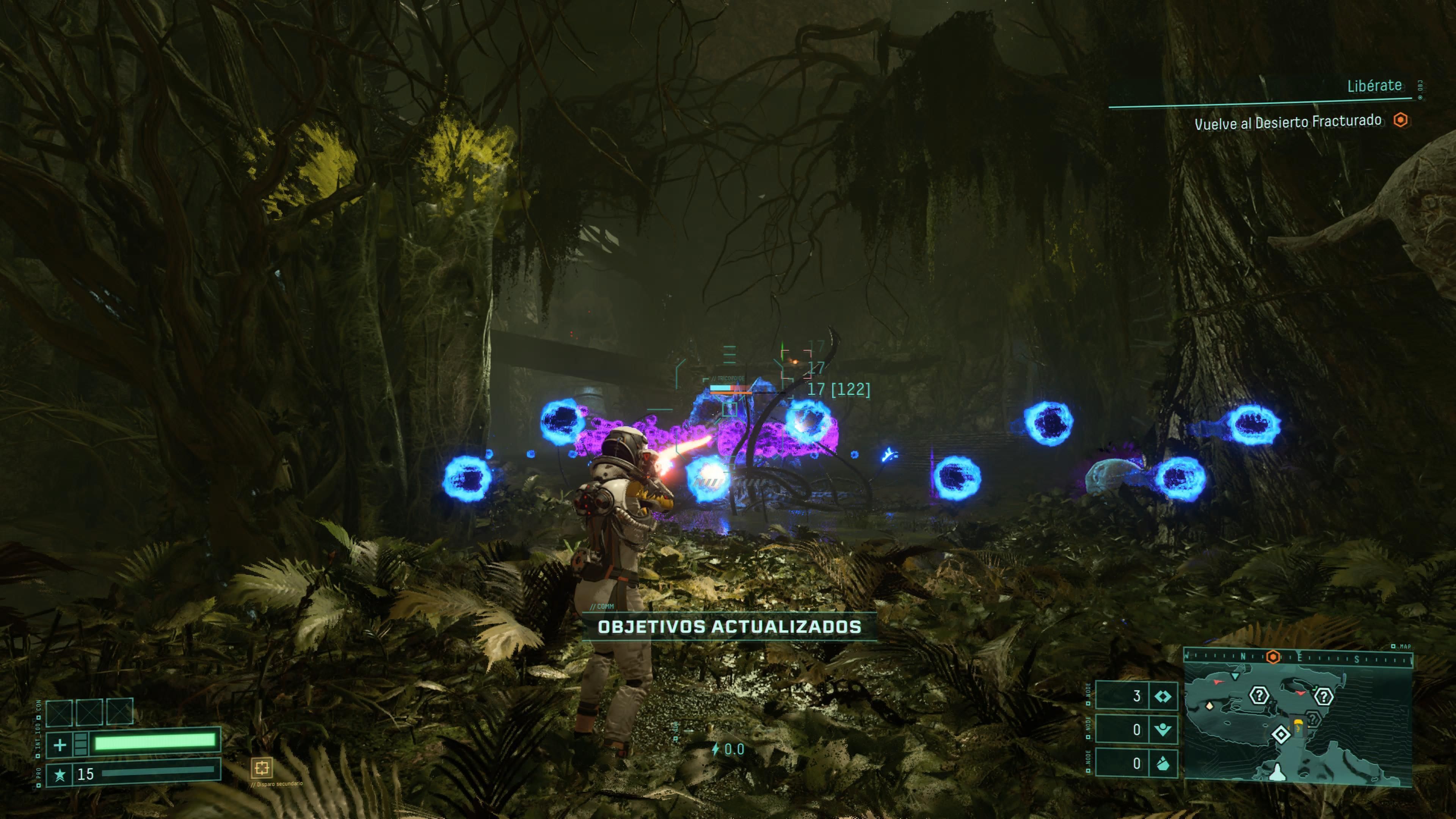
Task: Click the 'Libérate' mission title
Action: (x=1374, y=86)
